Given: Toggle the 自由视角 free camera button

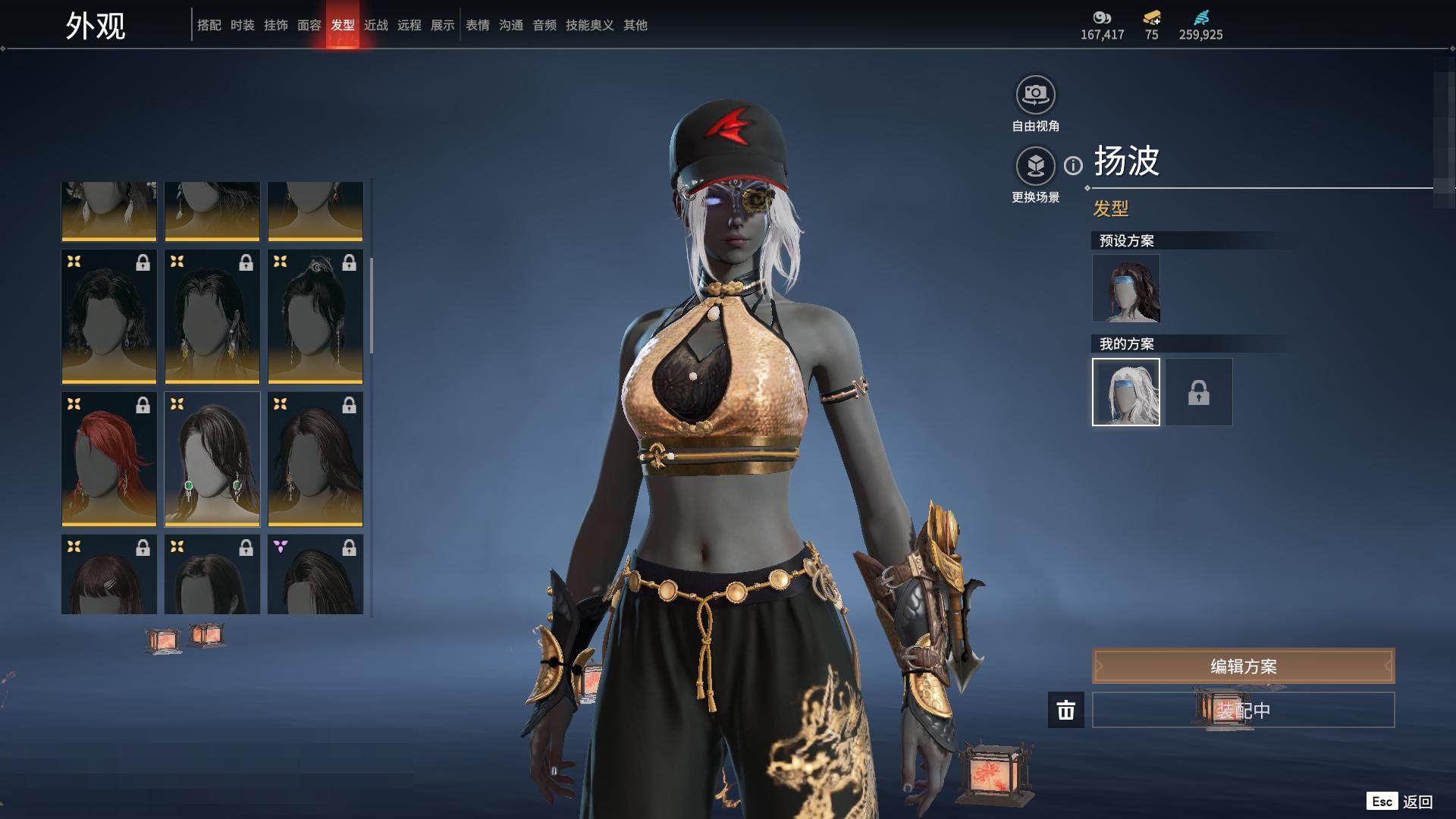Looking at the screenshot, I should coord(1035,96).
